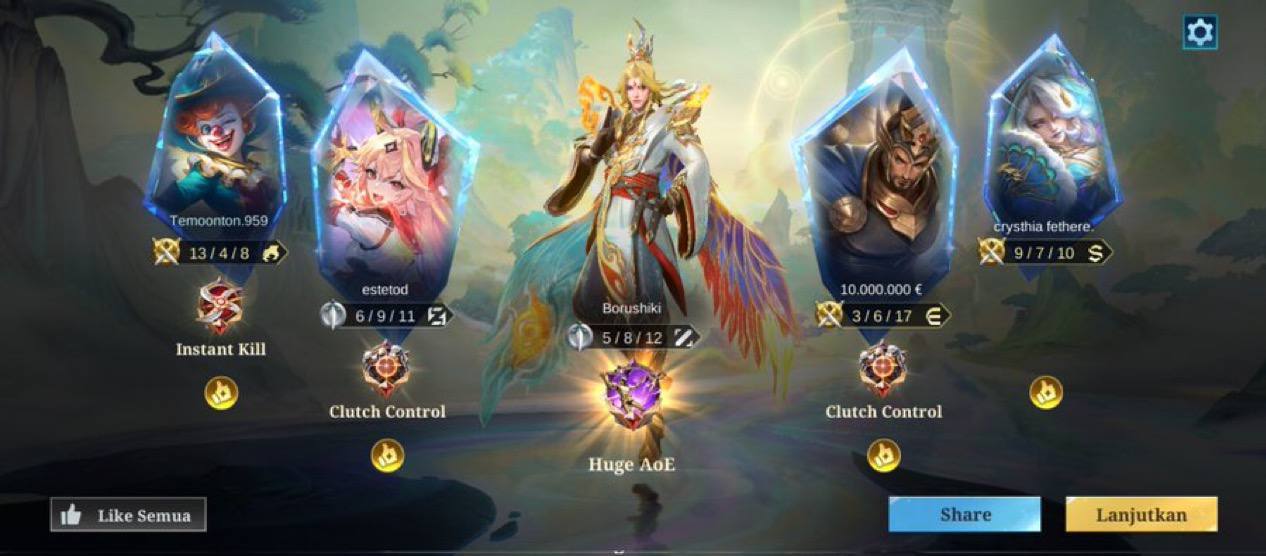Share the match results
The width and height of the screenshot is (1266, 556).
pyautogui.click(x=964, y=515)
